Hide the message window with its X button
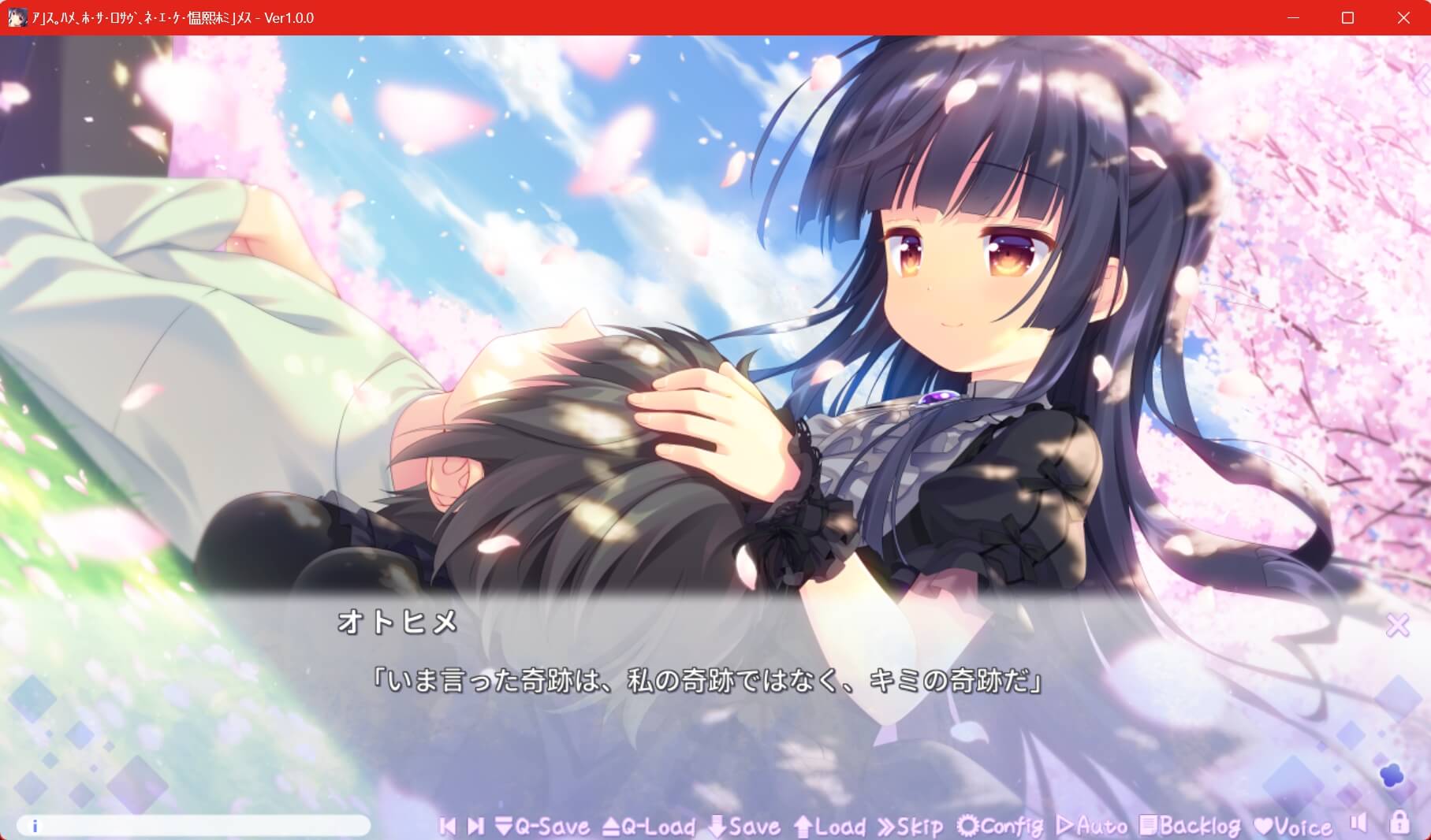Image resolution: width=1431 pixels, height=840 pixels. 1399,625
